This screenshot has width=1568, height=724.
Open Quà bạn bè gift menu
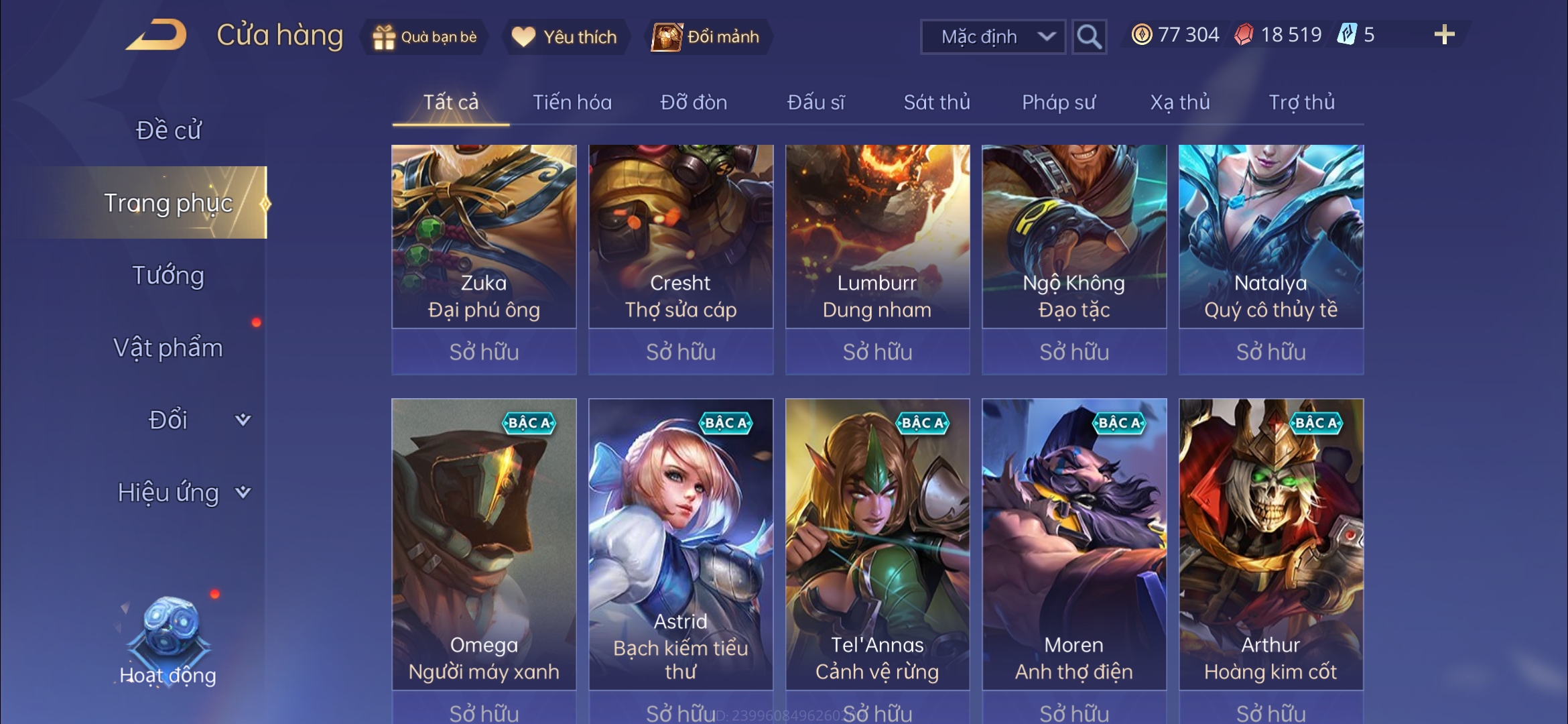(425, 37)
